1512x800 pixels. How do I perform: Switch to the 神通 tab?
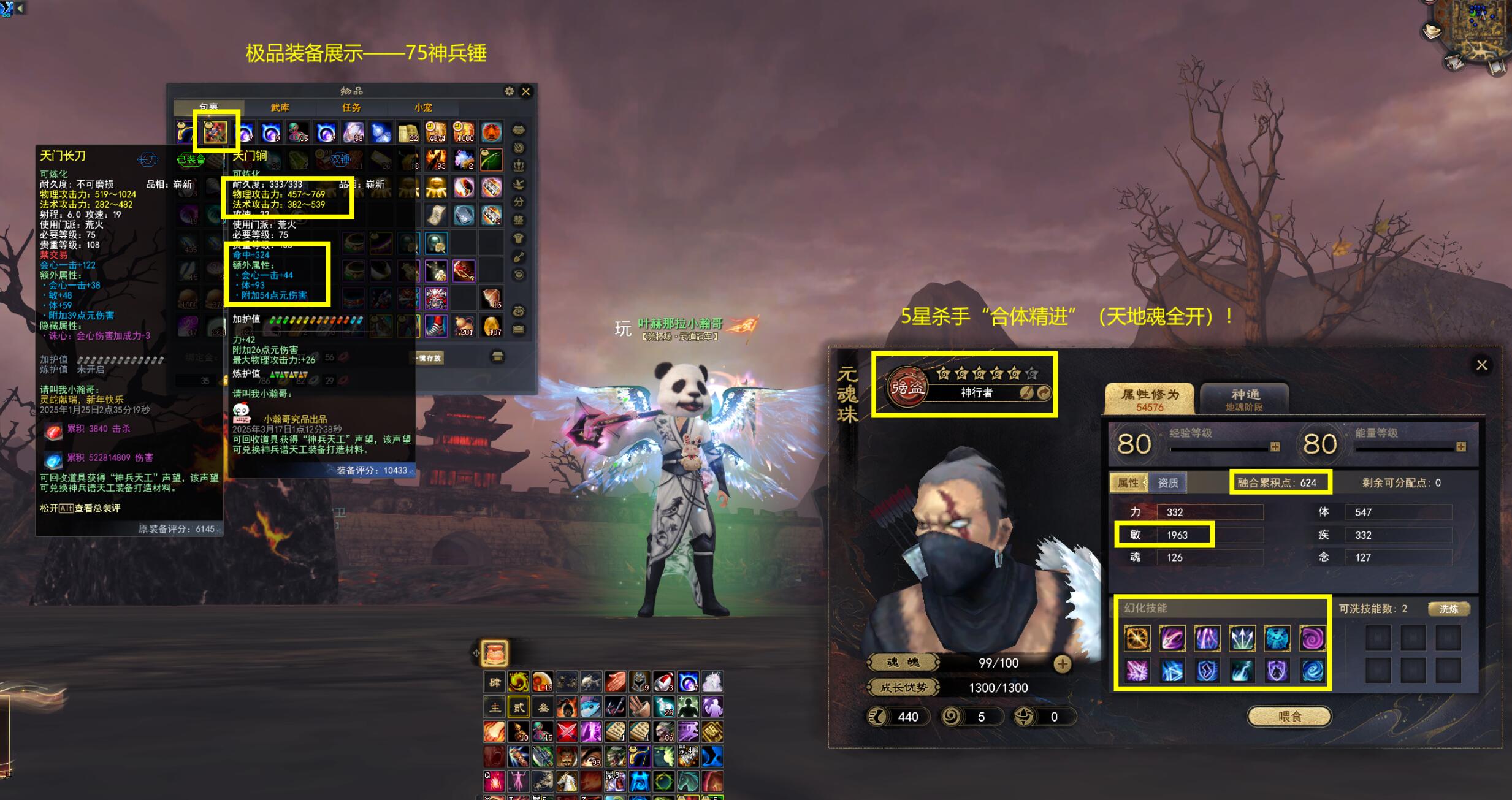1245,399
